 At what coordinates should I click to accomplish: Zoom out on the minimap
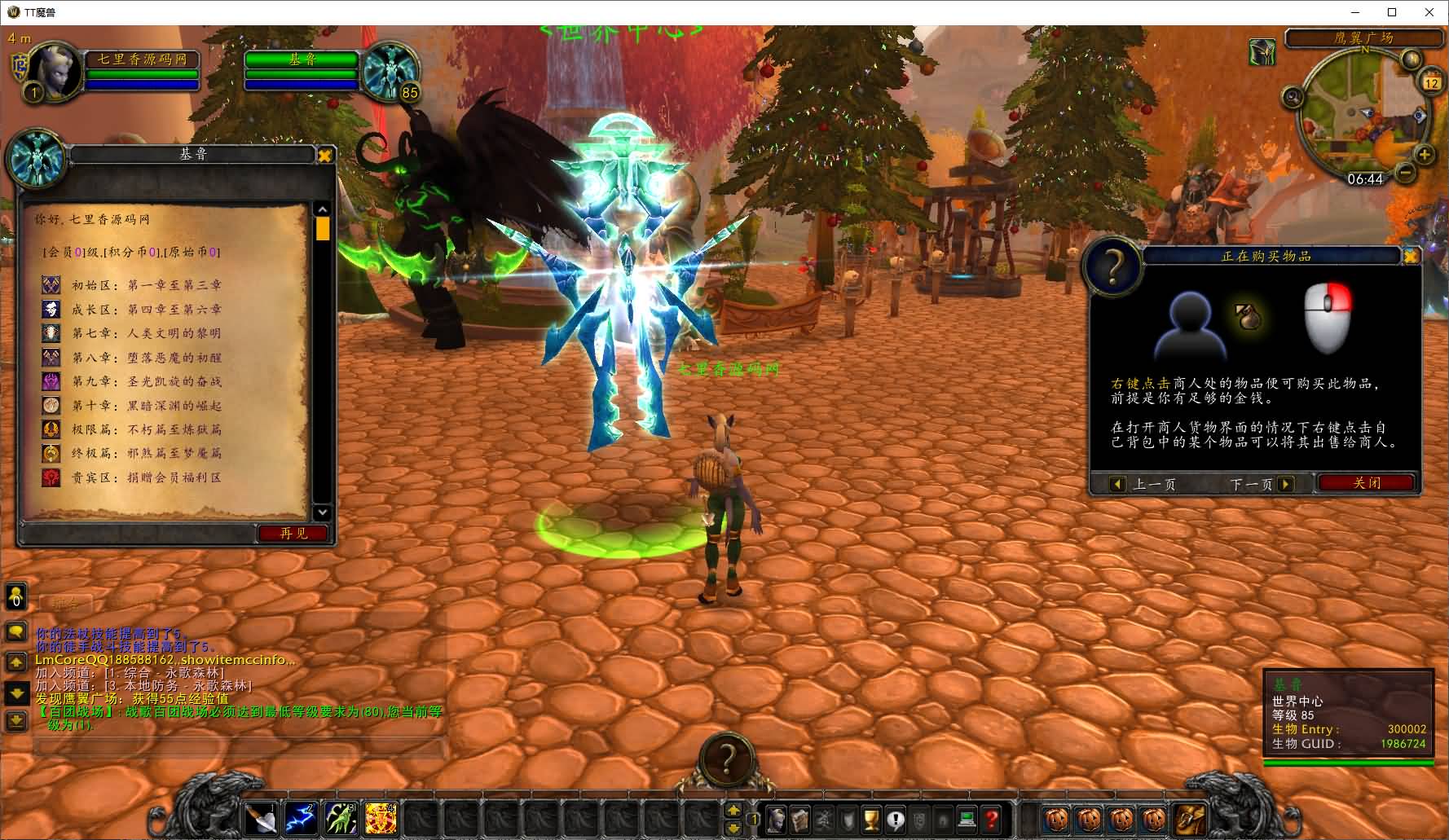(x=1405, y=172)
